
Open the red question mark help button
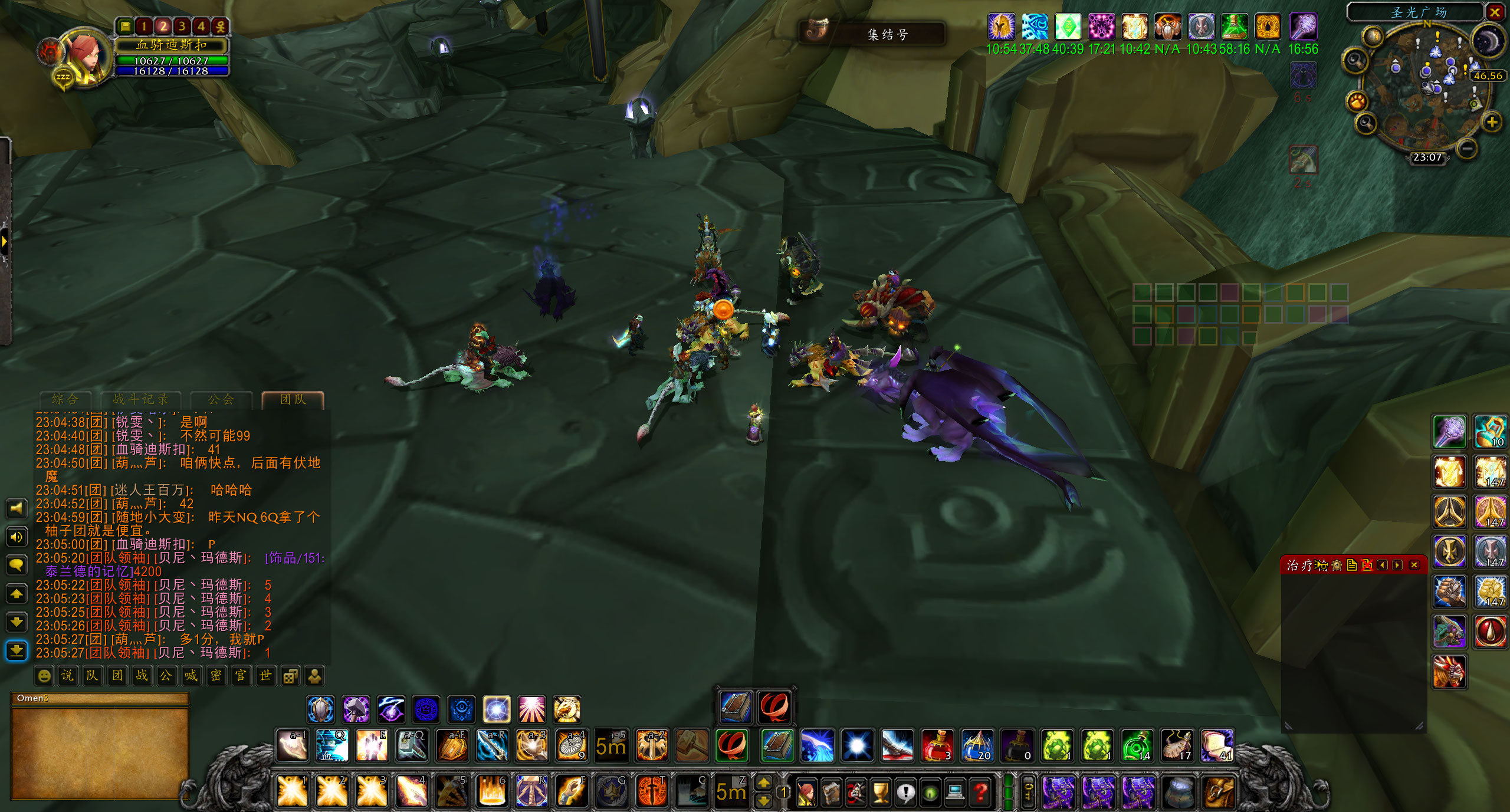pyautogui.click(x=980, y=793)
